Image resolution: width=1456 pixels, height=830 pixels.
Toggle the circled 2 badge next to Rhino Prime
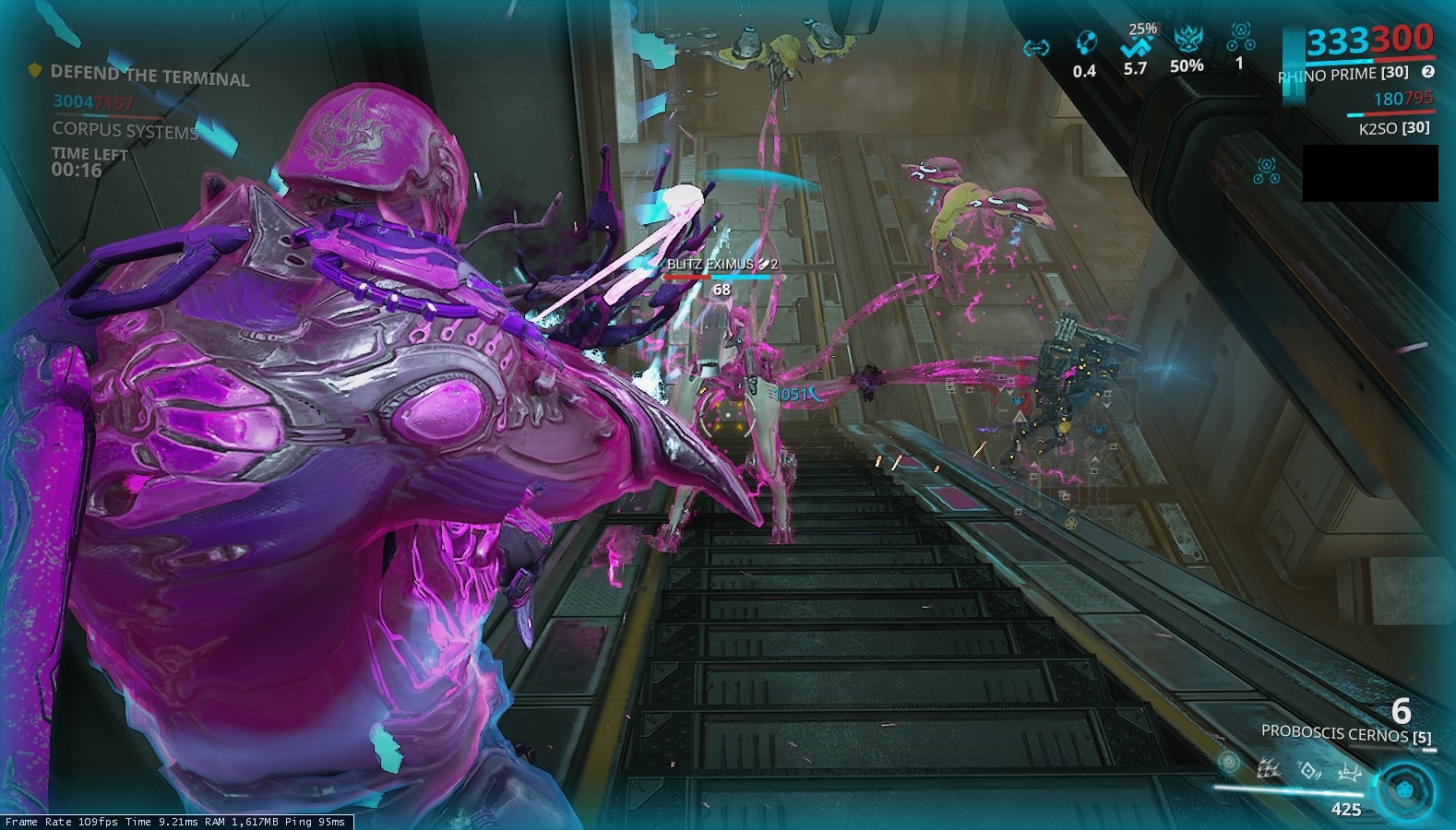1428,73
